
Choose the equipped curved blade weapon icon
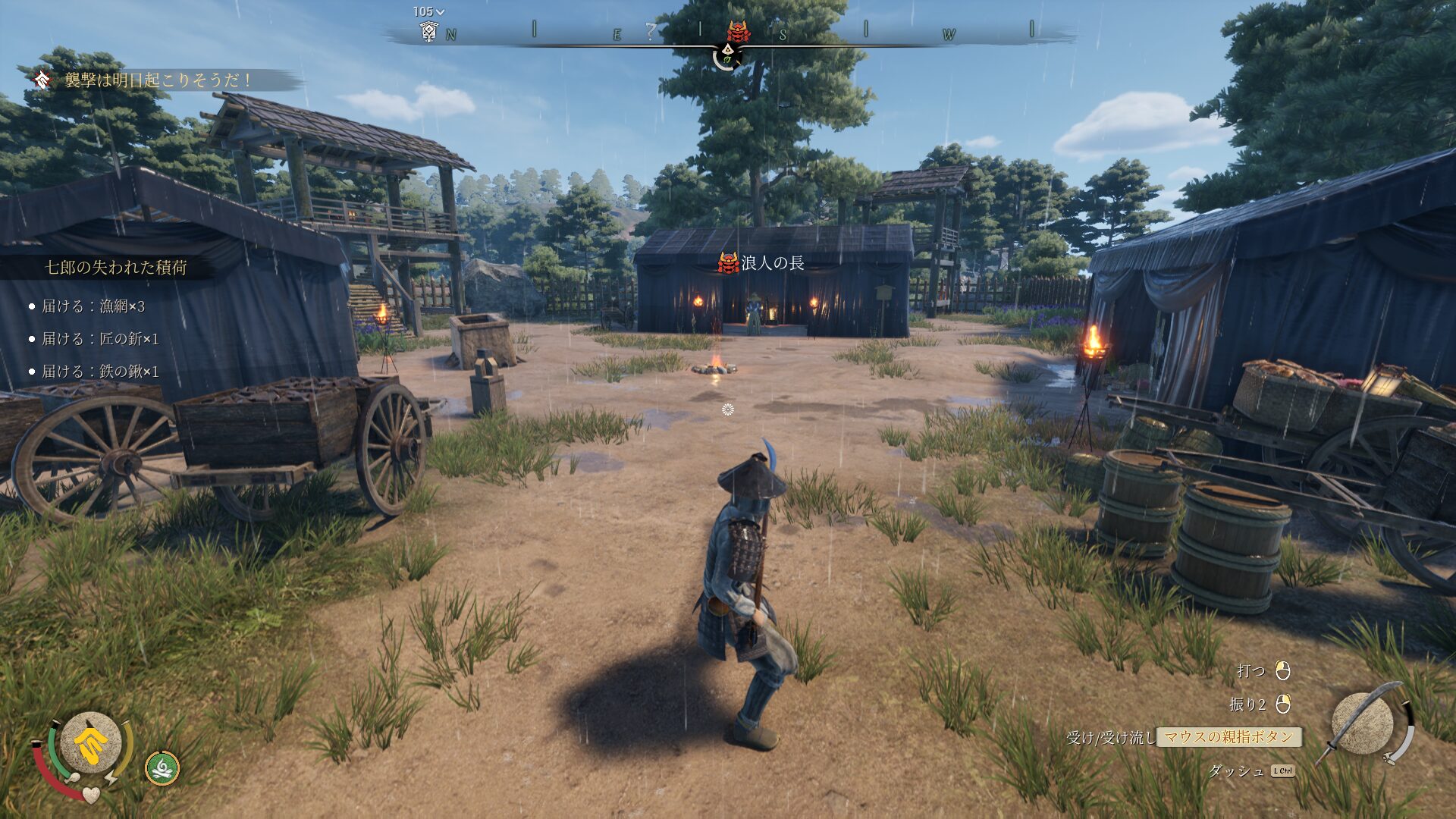click(1363, 723)
